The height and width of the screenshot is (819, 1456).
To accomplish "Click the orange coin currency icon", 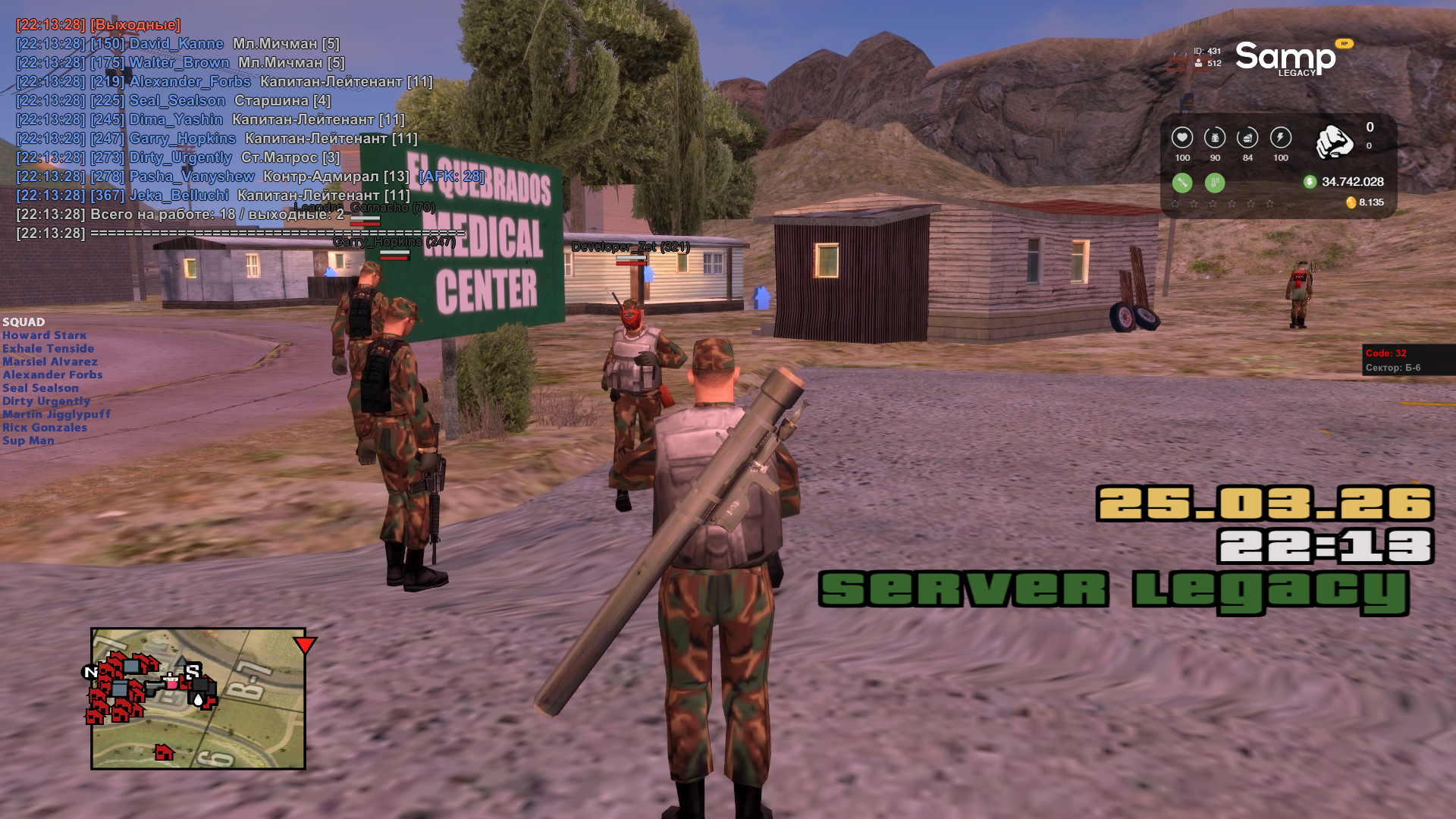I will tap(1351, 202).
